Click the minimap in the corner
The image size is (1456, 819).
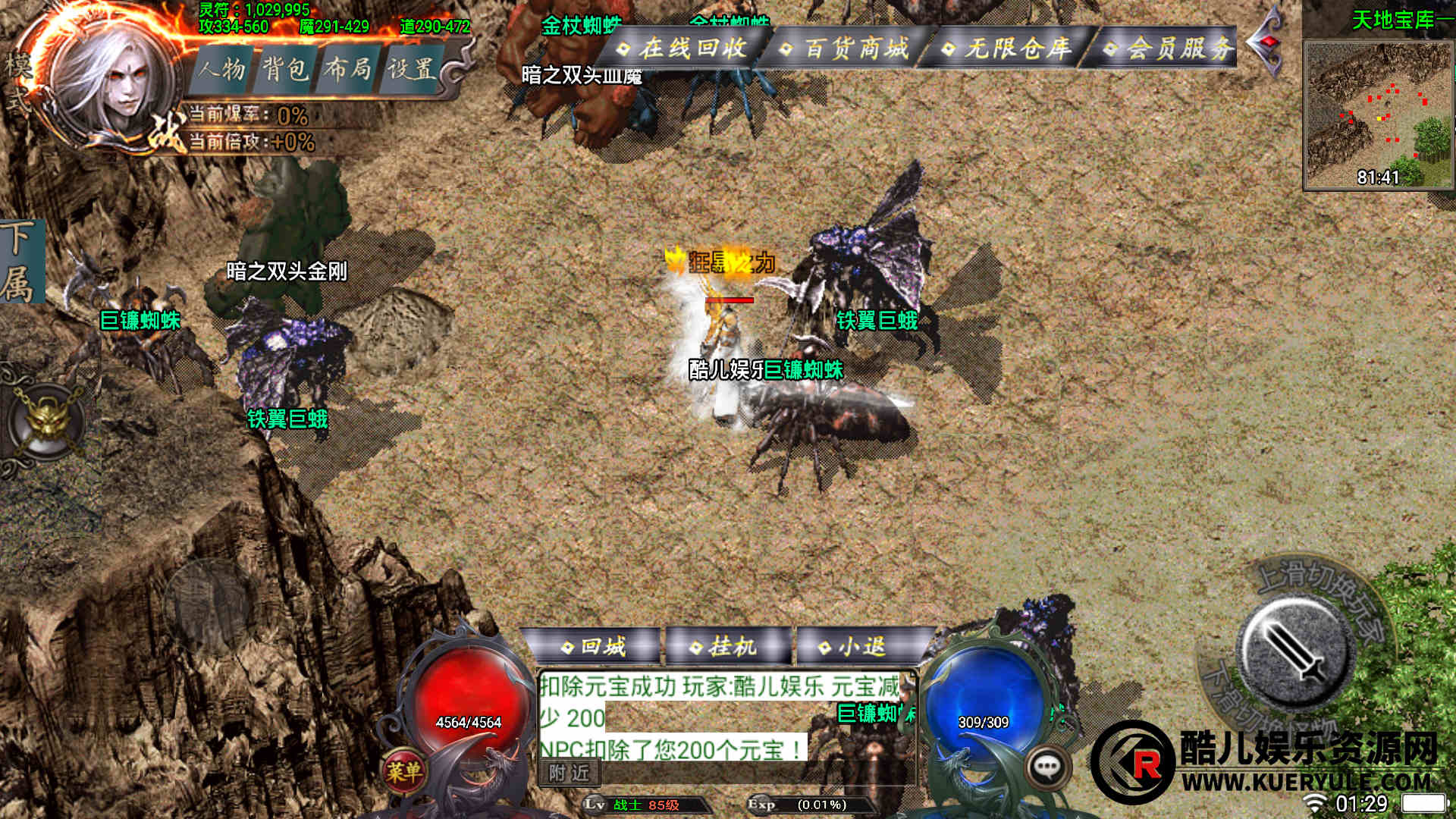[1377, 114]
